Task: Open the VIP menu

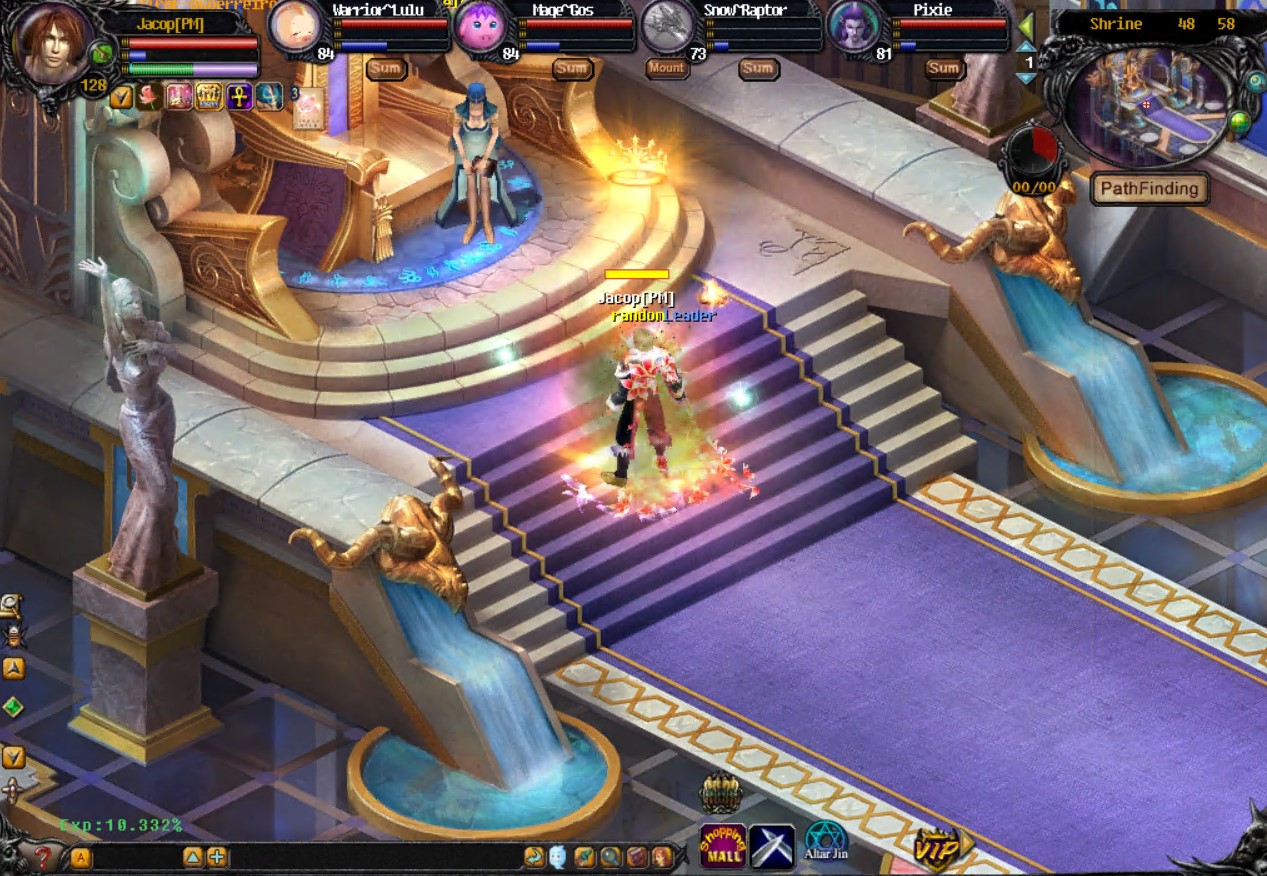Action: coord(938,847)
